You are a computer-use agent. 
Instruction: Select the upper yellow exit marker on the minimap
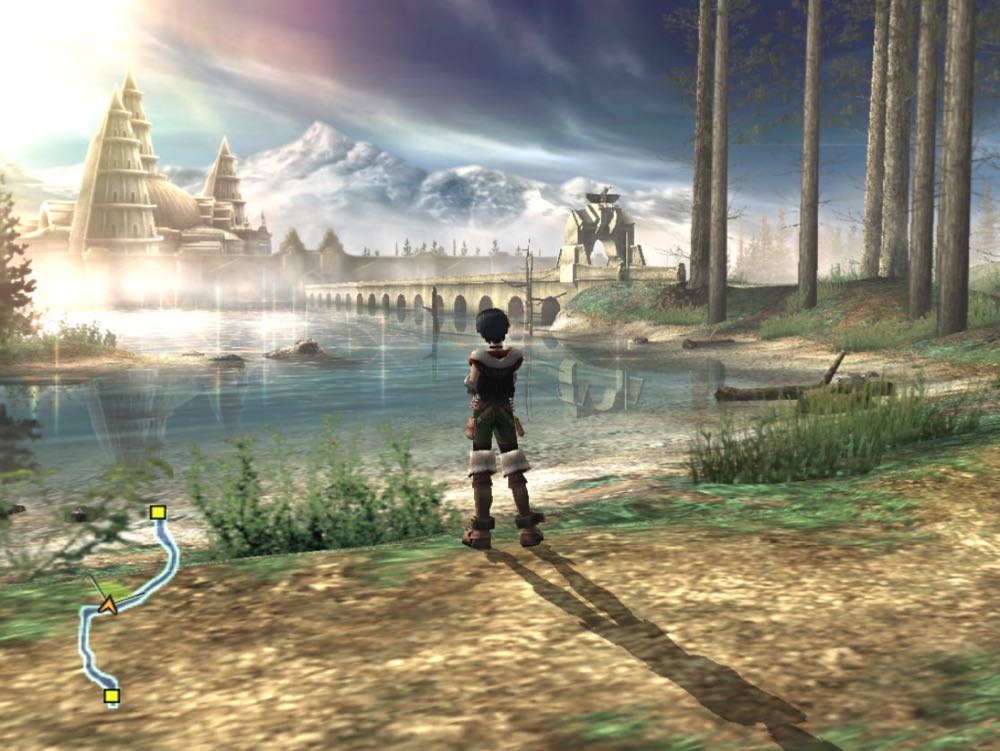pyautogui.click(x=157, y=513)
